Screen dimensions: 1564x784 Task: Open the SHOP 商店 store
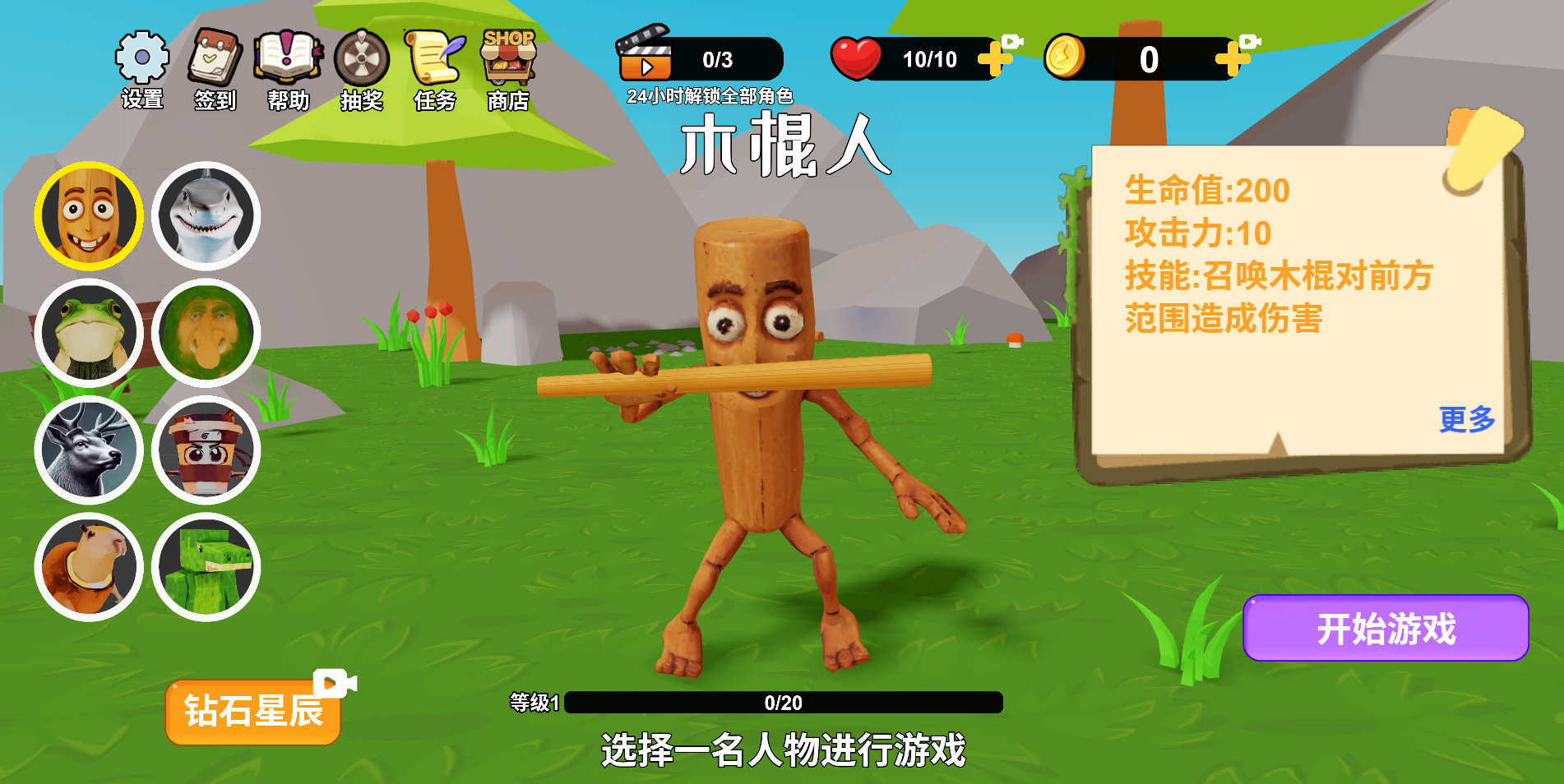[x=507, y=58]
